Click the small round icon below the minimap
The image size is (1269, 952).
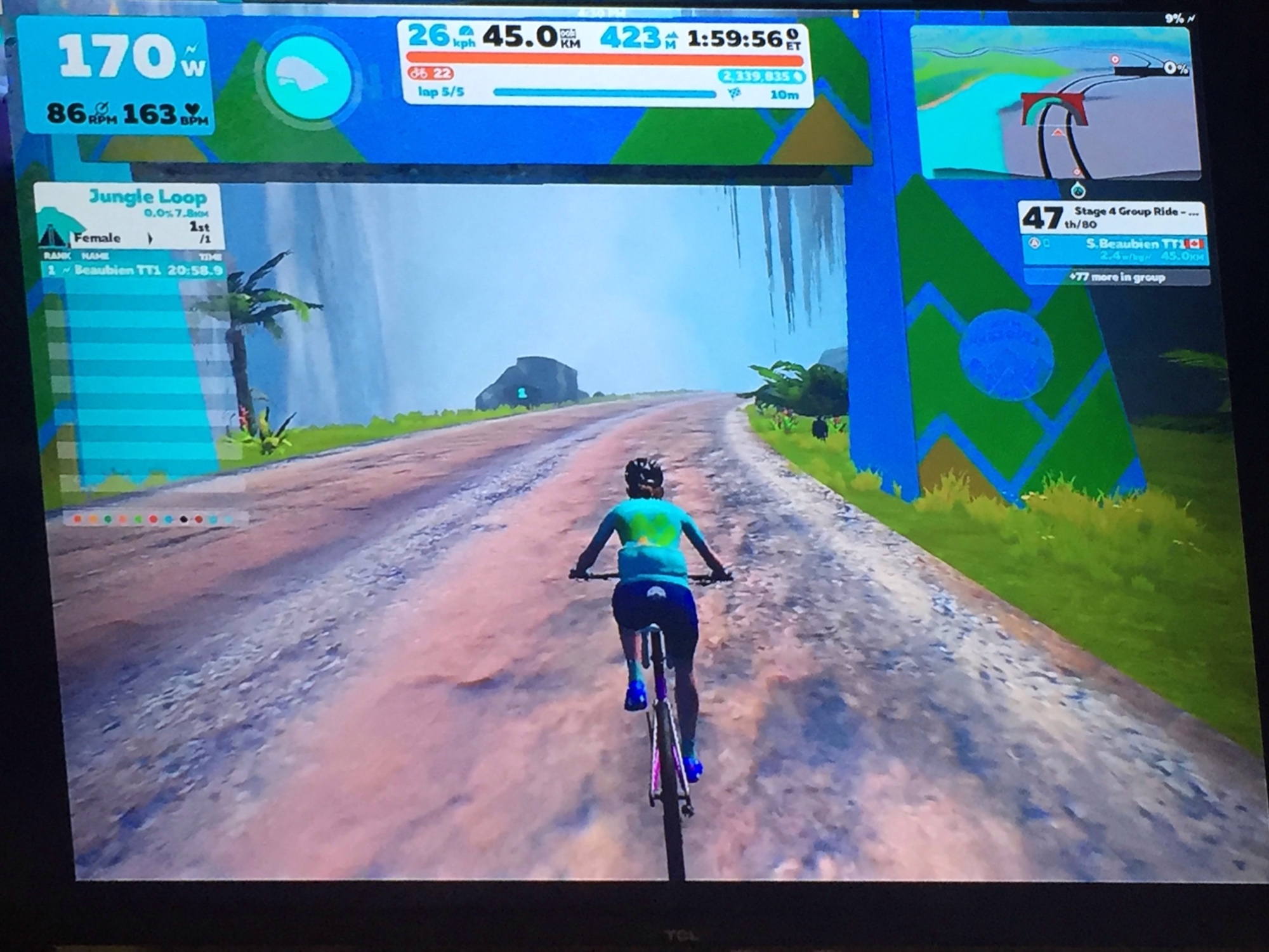click(1078, 190)
